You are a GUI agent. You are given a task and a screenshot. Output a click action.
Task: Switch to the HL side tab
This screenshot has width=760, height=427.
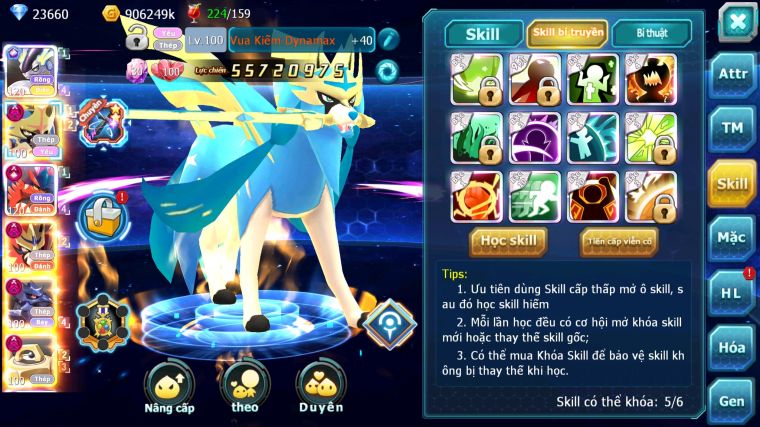(731, 293)
